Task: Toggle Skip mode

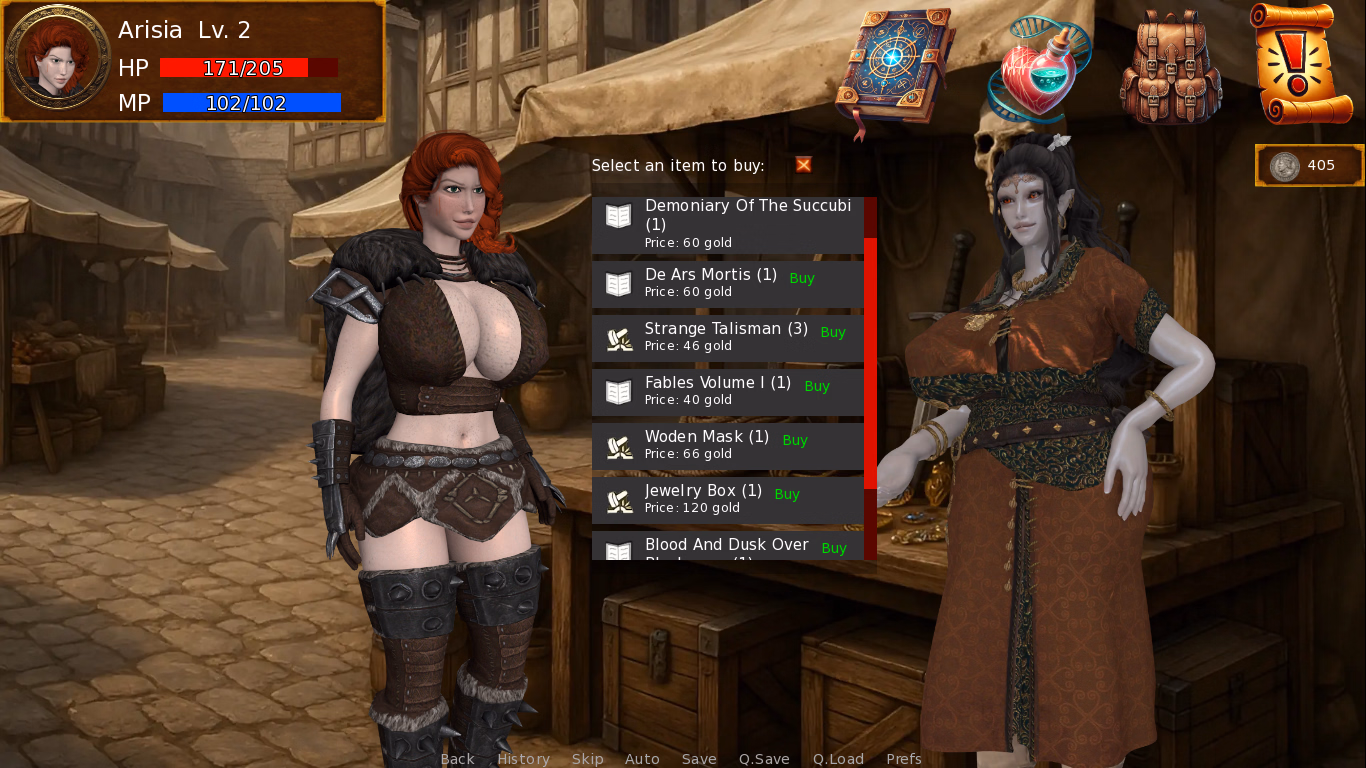Action: coord(587,759)
